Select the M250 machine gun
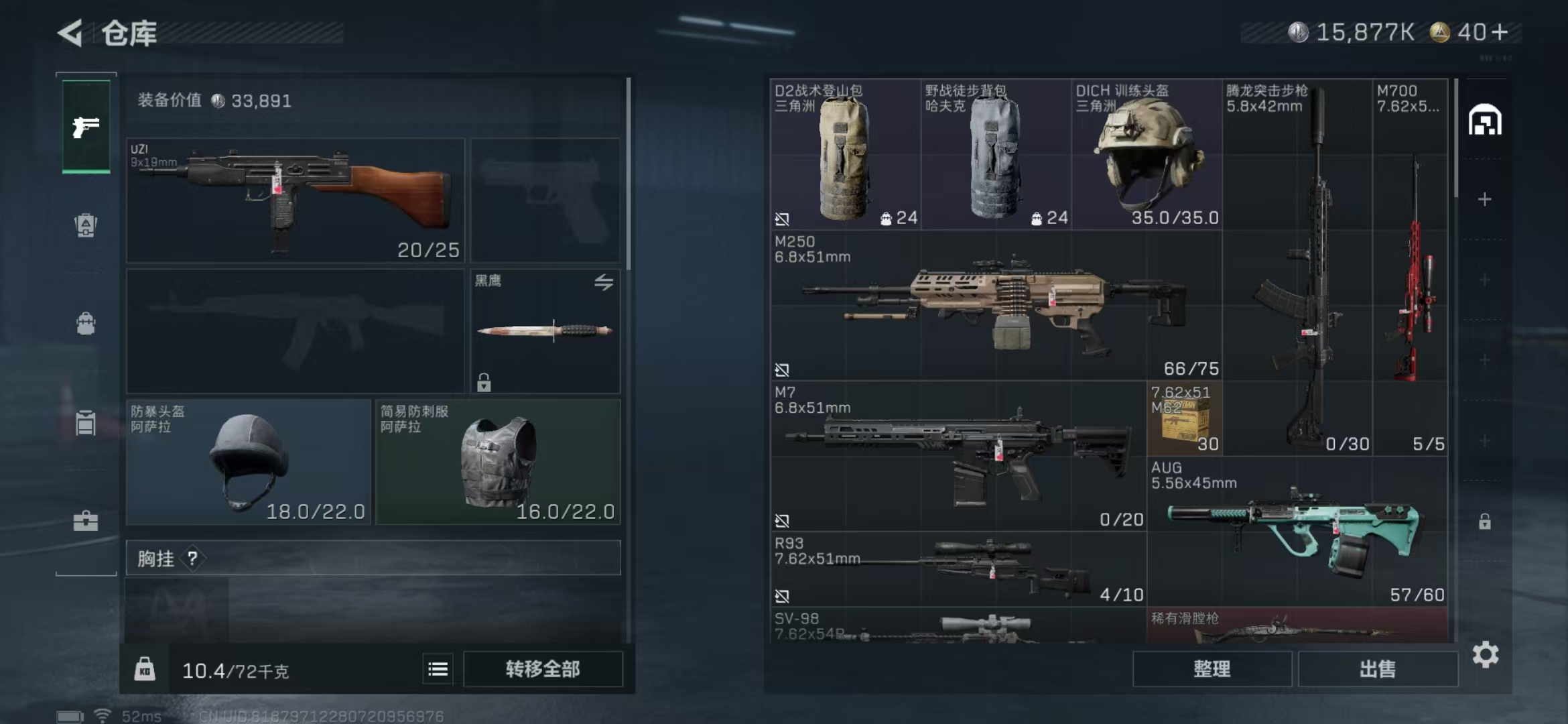The width and height of the screenshot is (1568, 724). click(x=996, y=305)
